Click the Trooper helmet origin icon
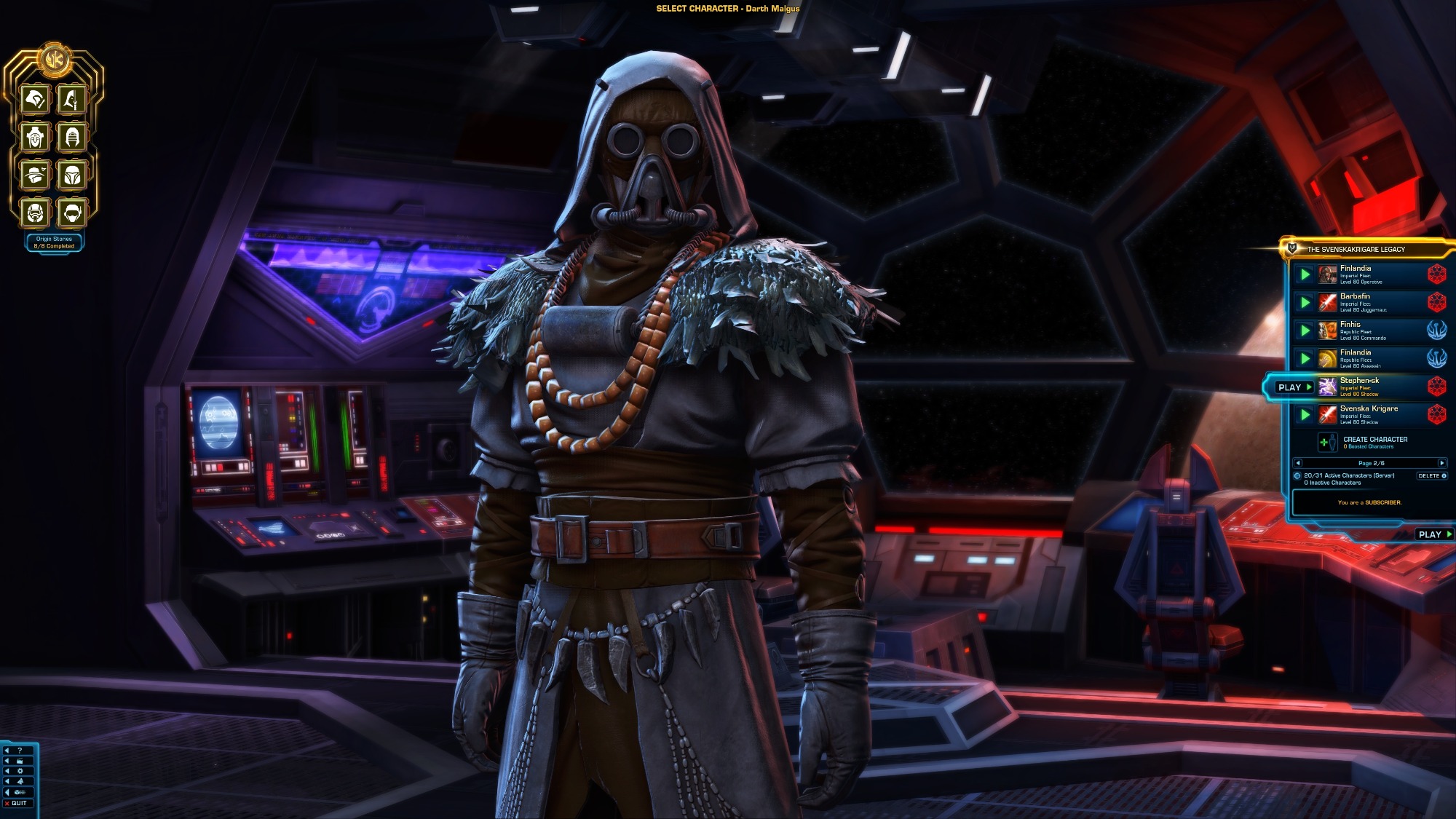Screen dimensions: 1456x819 coord(35,213)
